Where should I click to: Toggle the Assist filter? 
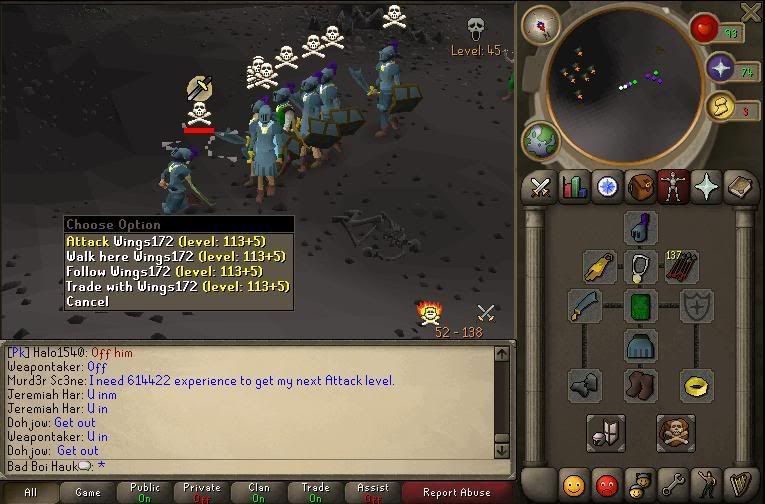click(x=372, y=492)
